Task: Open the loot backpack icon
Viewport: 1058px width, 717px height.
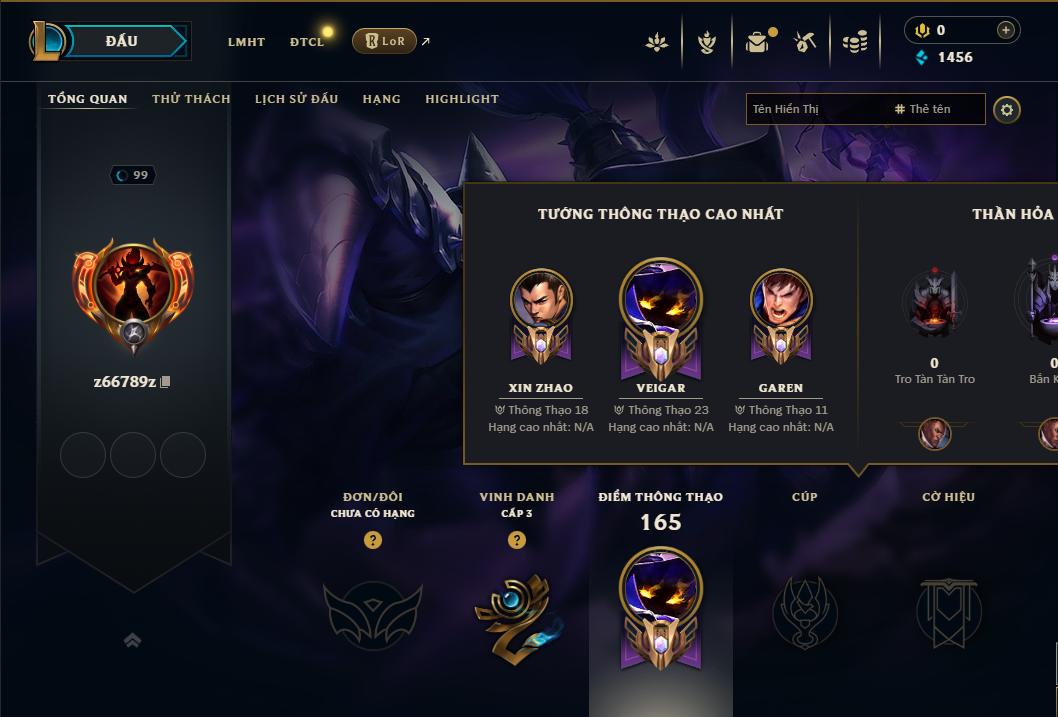Action: [x=757, y=42]
